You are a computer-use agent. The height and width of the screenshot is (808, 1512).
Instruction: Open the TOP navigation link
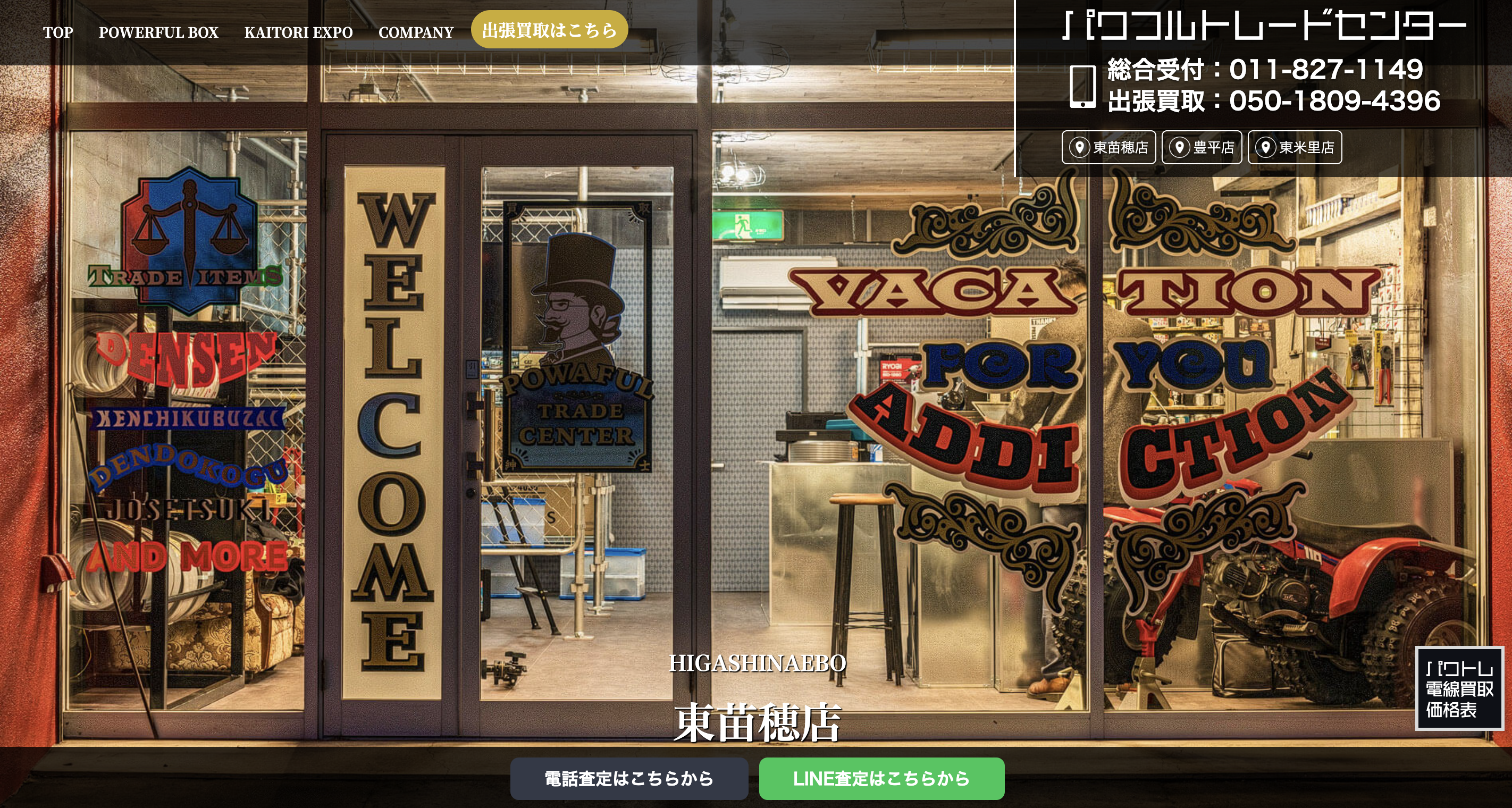[57, 32]
